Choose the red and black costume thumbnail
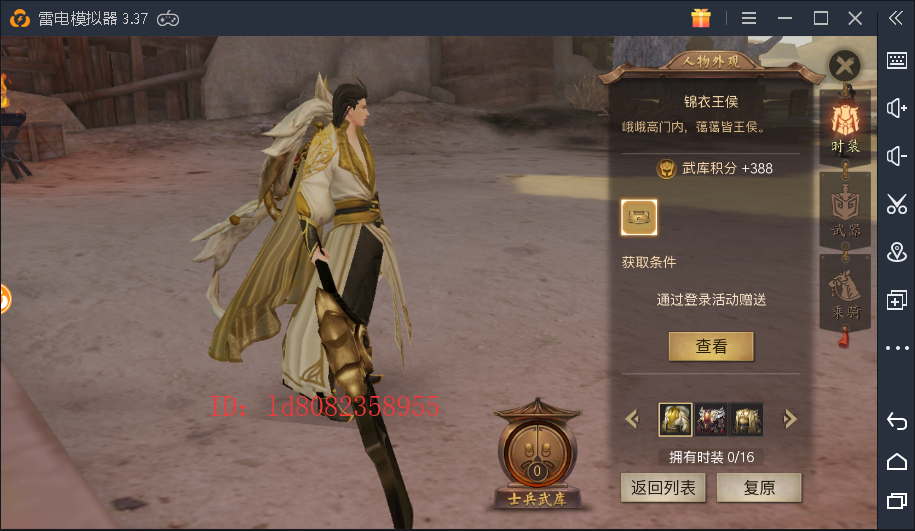Screen dimensions: 915x531 711,419
